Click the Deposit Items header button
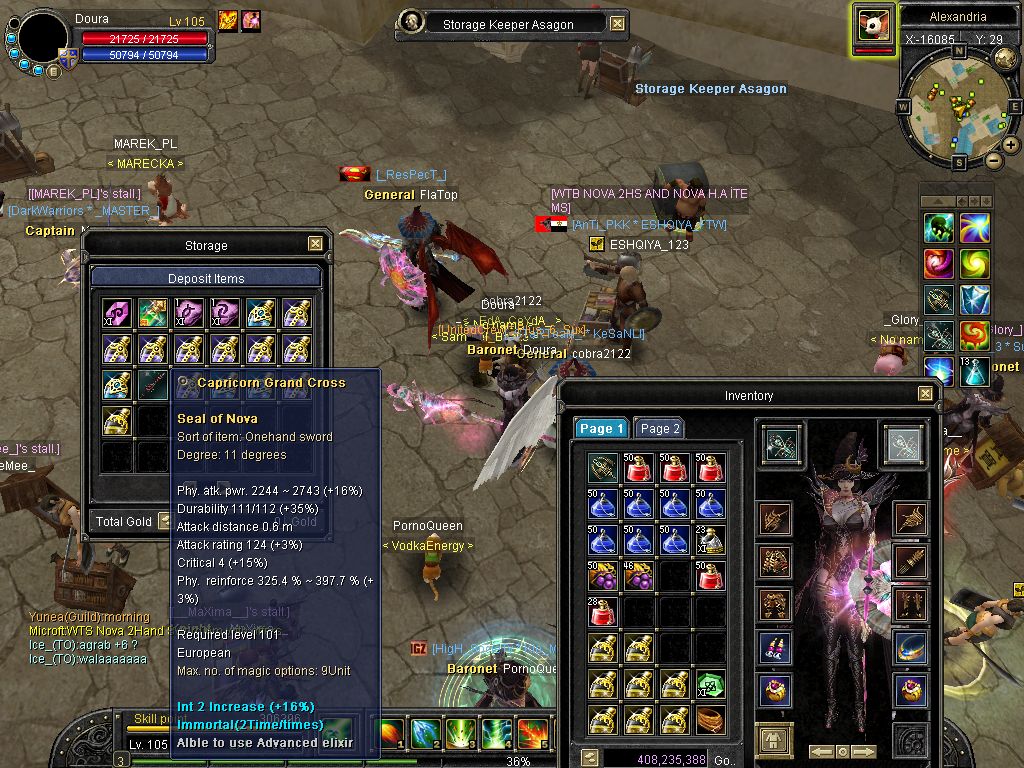 pos(206,278)
